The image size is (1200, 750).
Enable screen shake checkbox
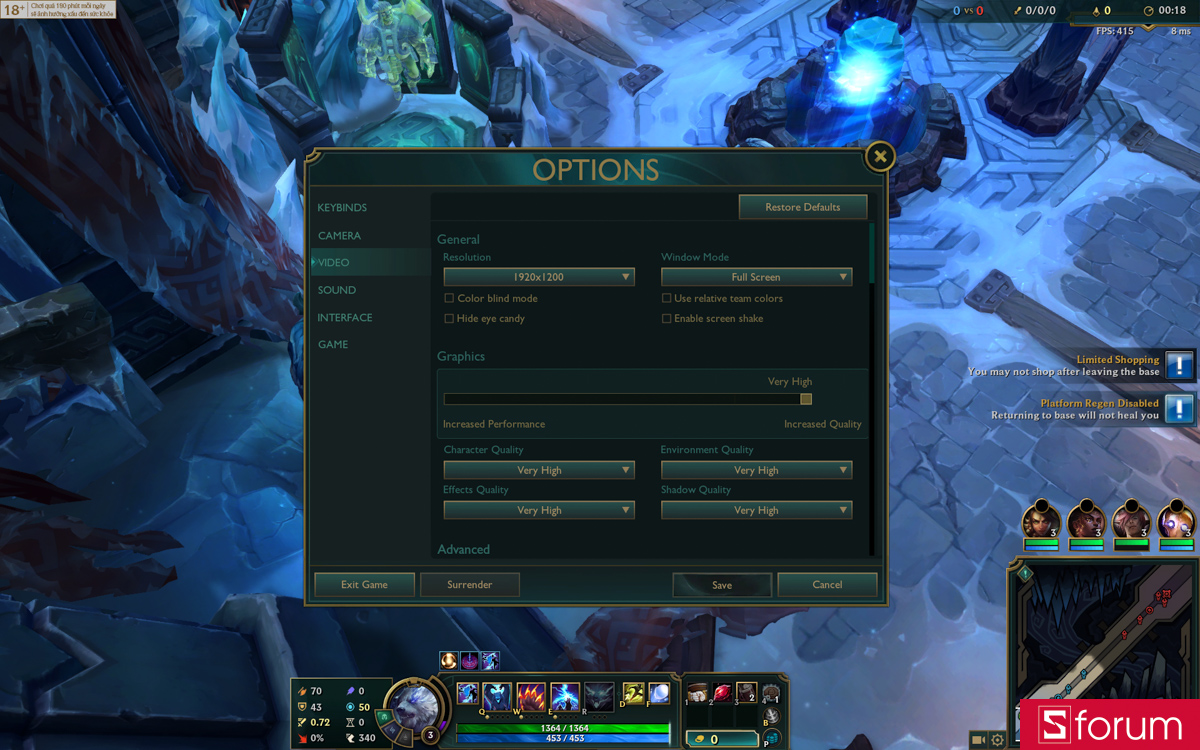tap(666, 319)
